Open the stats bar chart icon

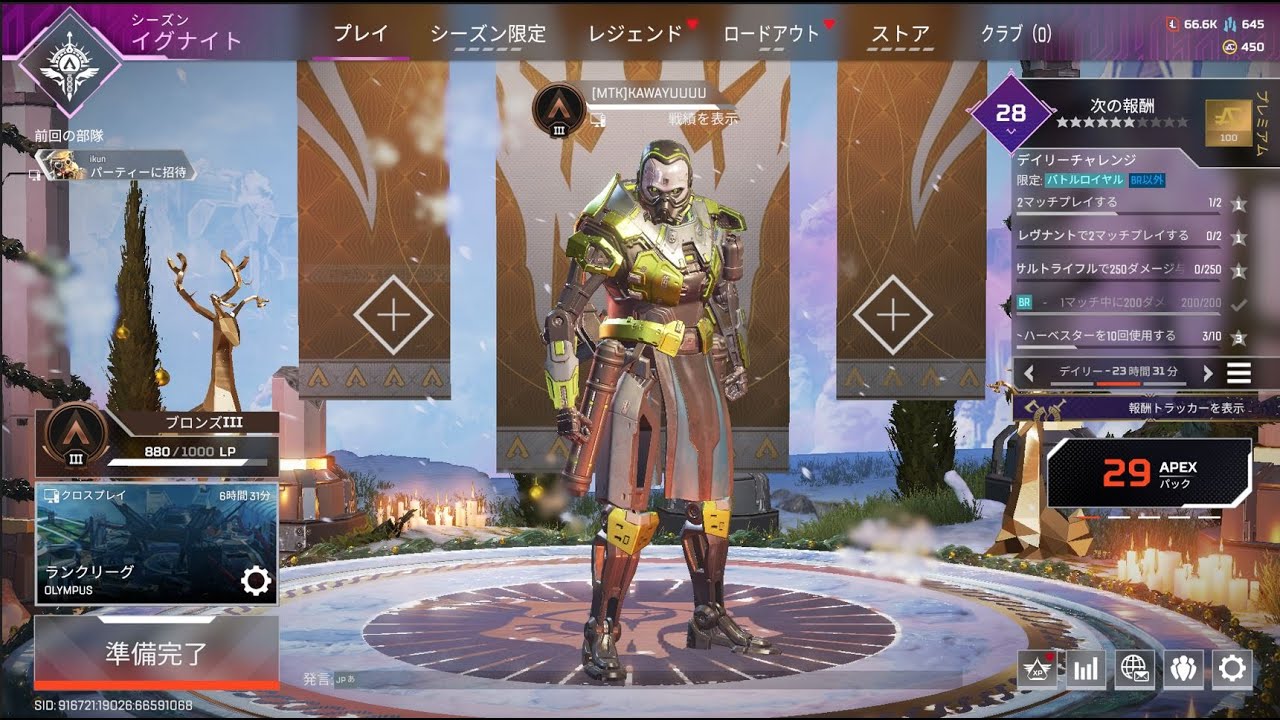tap(1086, 670)
